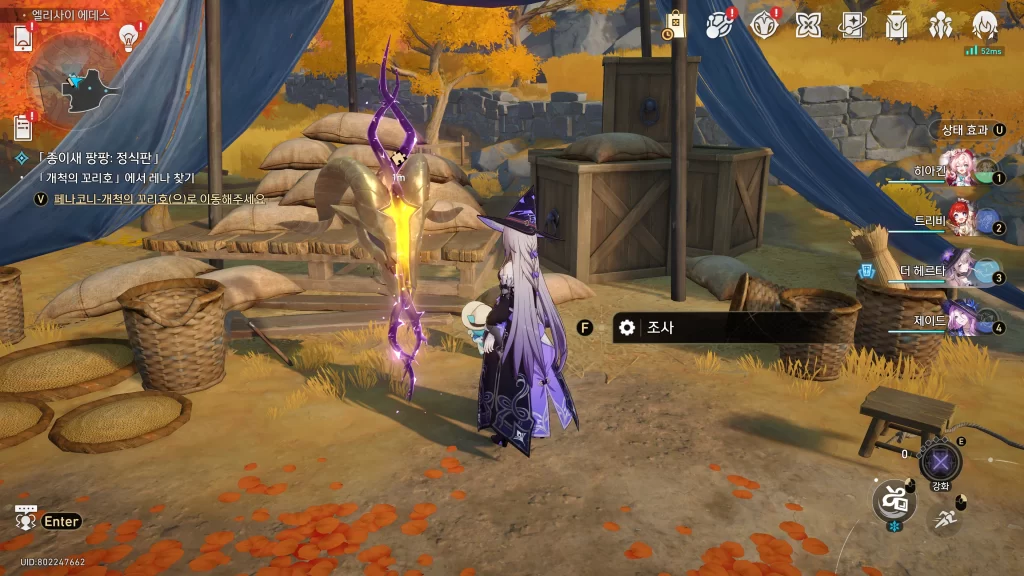Open the four-petal flower icon
Screen dimensions: 1024x576
(808, 26)
